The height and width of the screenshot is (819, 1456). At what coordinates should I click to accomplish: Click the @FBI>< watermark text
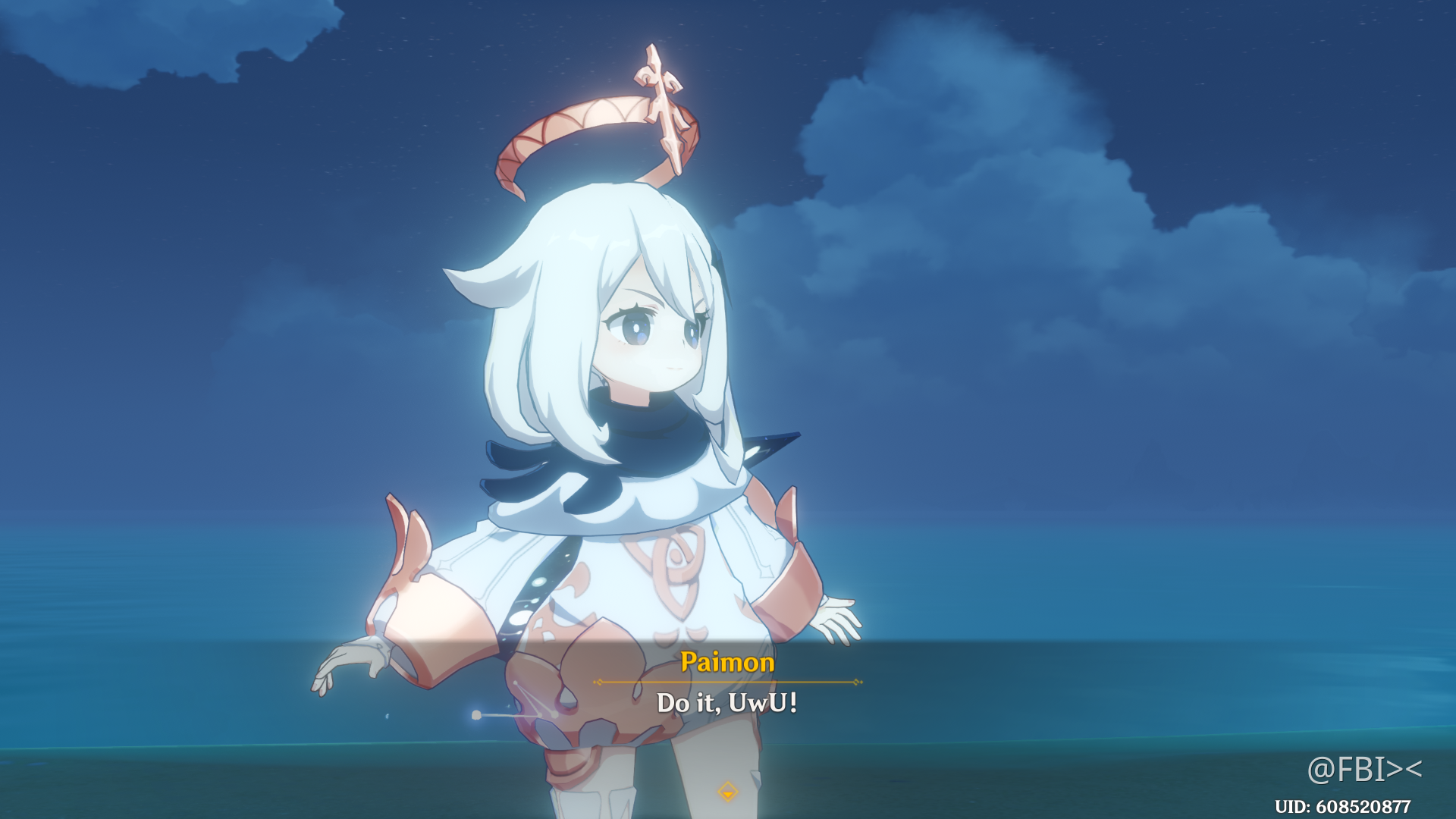tap(1365, 768)
